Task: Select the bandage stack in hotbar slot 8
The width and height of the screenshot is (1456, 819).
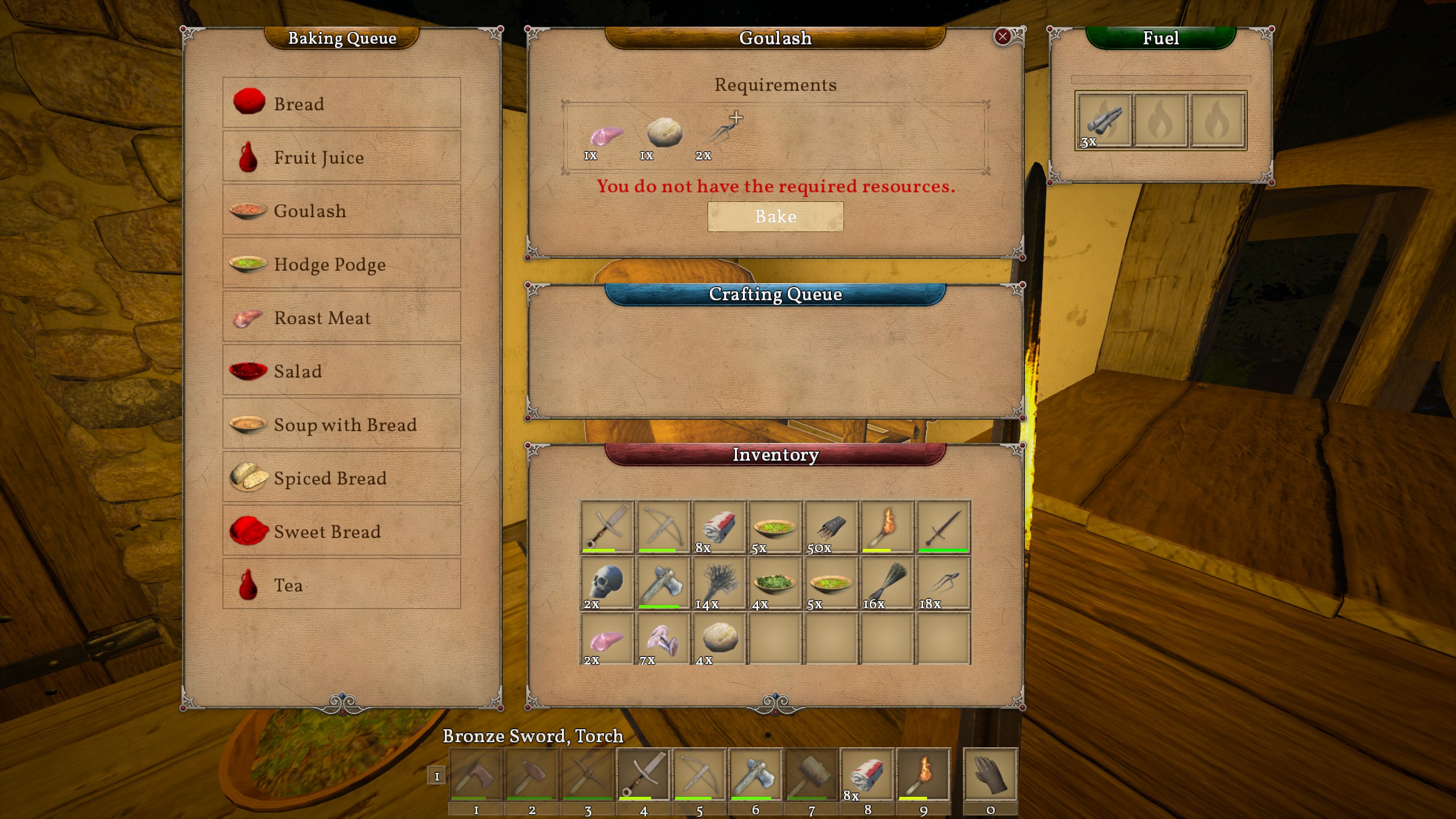Action: pyautogui.click(x=867, y=775)
